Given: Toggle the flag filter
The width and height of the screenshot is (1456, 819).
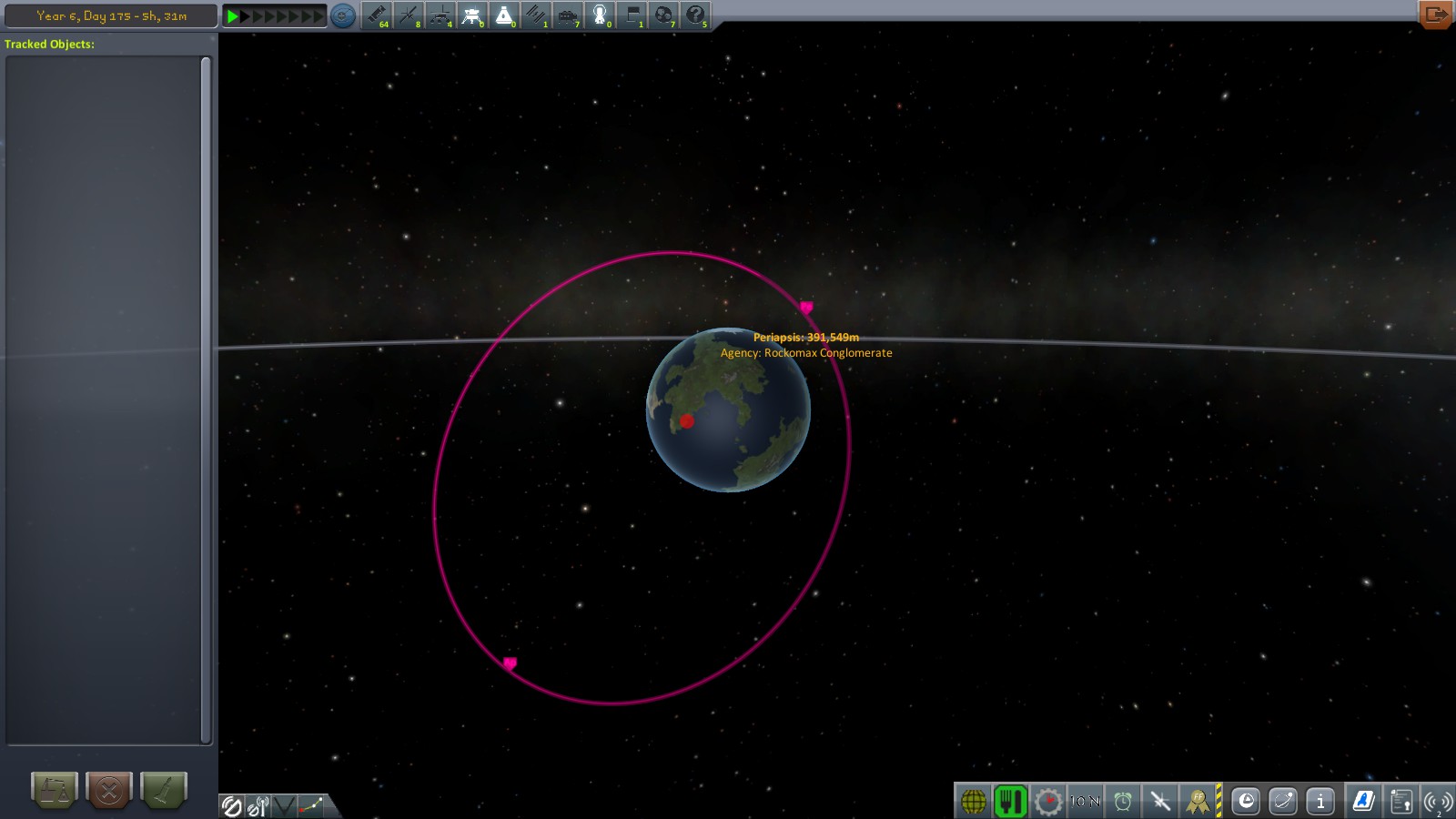Looking at the screenshot, I should tap(632, 15).
